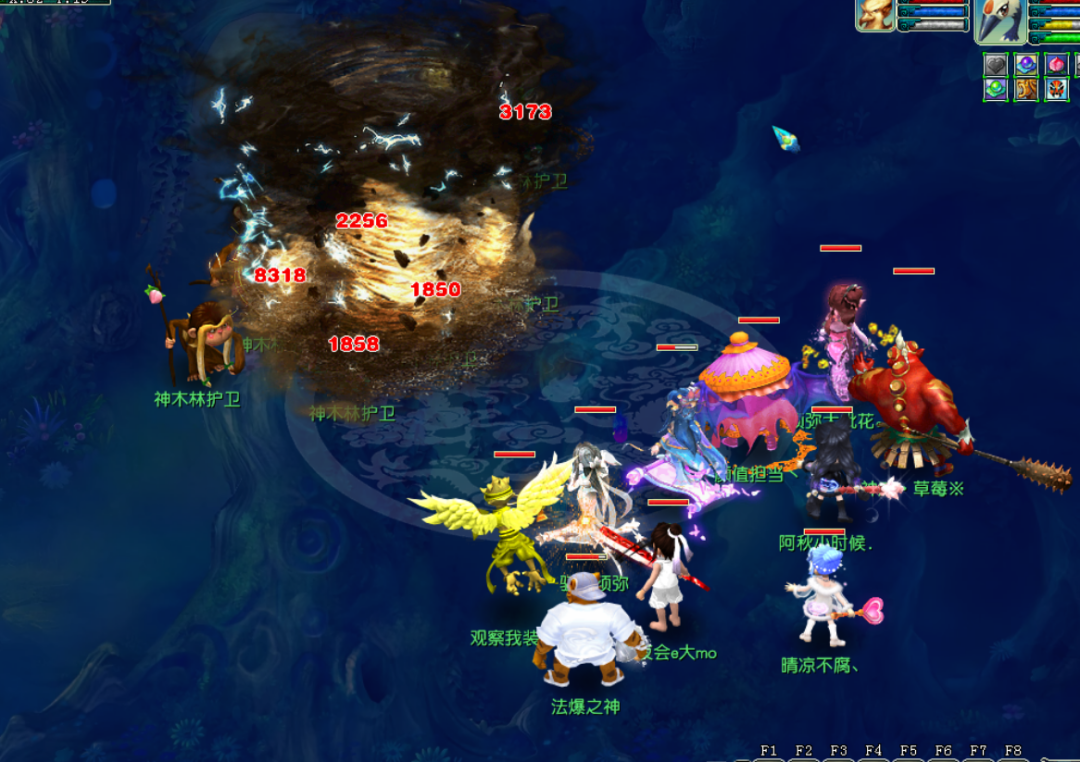Select the gray heart buff icon

(x=995, y=65)
